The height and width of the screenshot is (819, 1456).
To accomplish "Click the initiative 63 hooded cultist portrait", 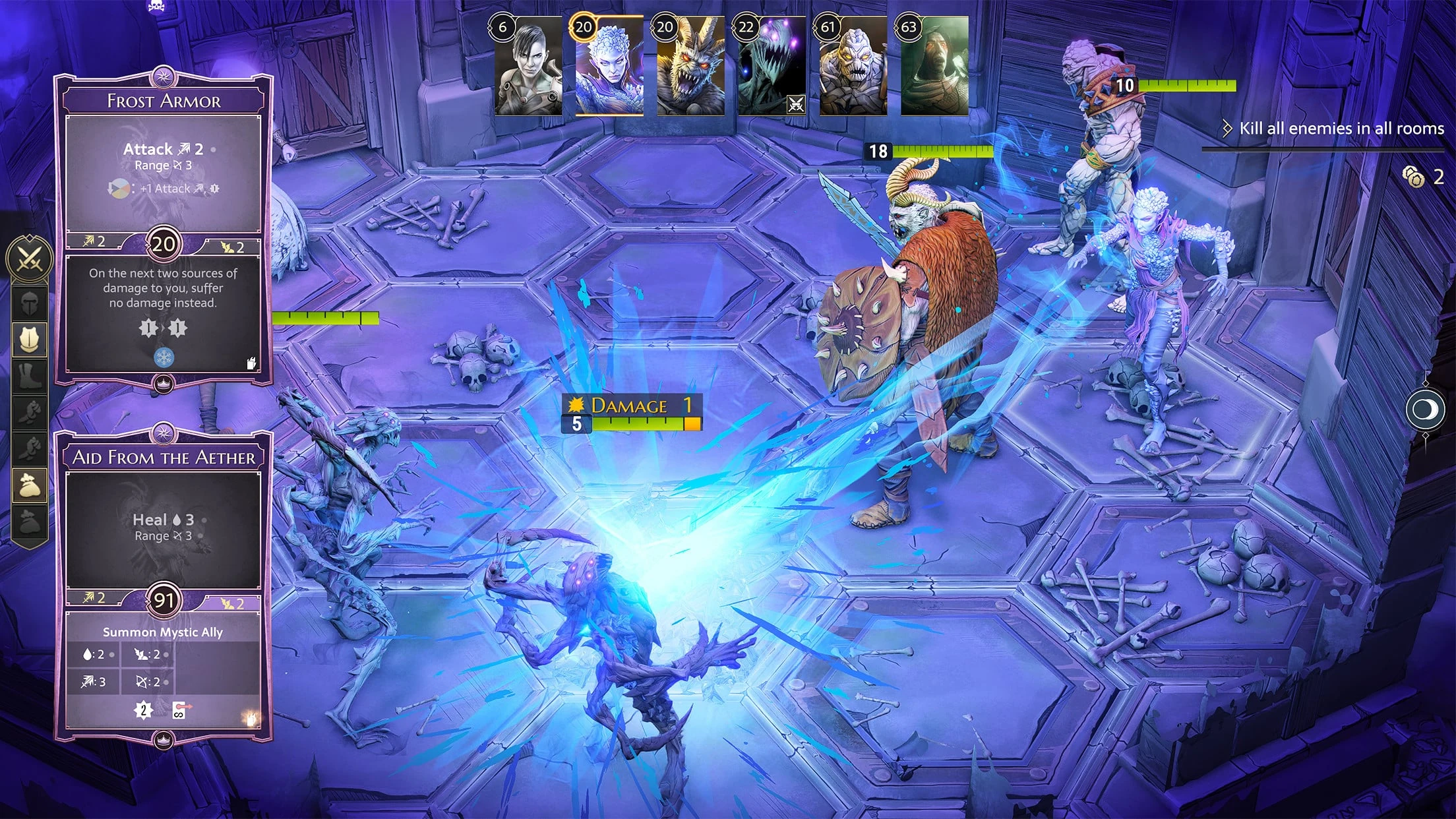I will (934, 67).
